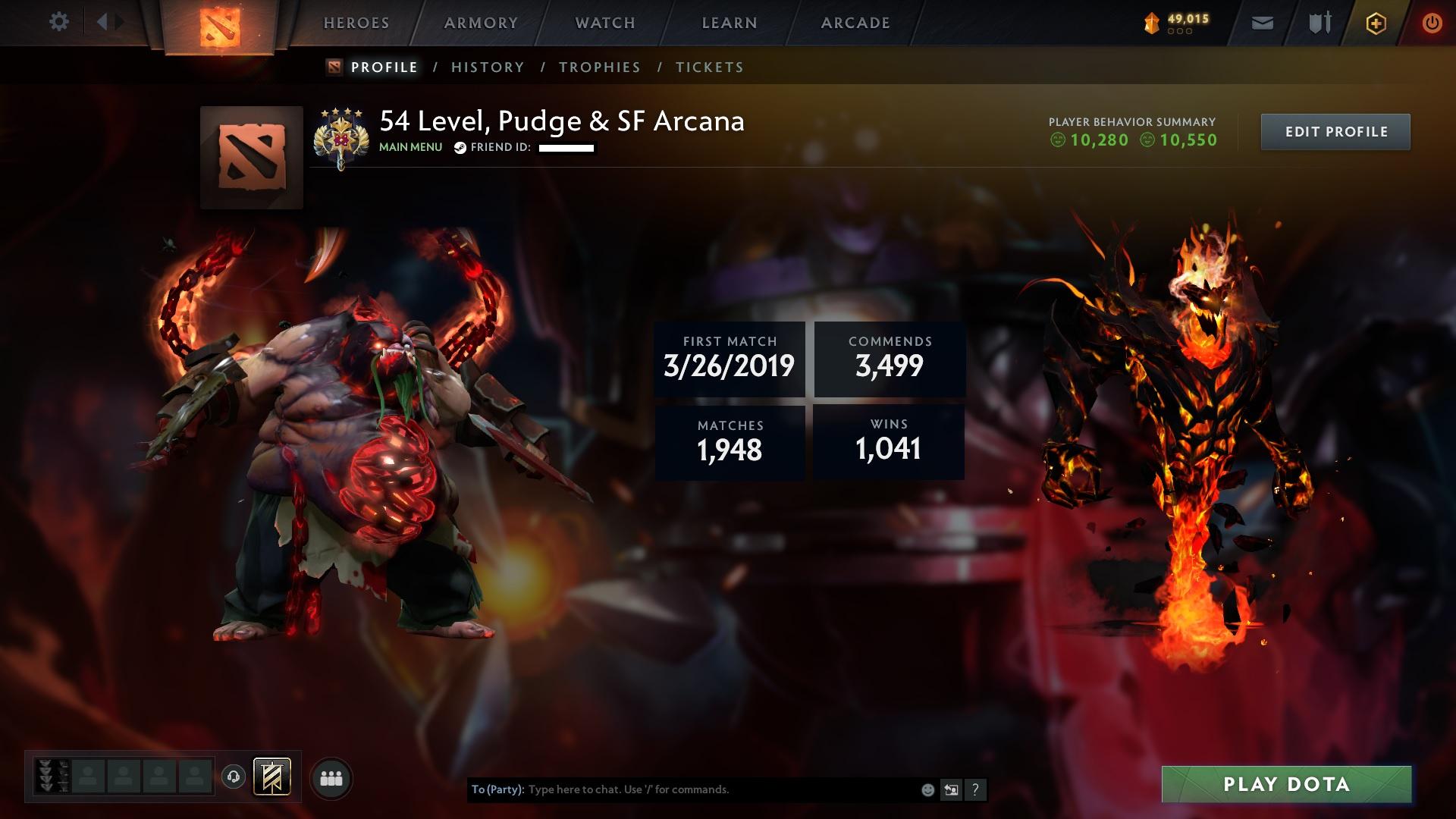Image resolution: width=1456 pixels, height=819 pixels.
Task: Open the TROPHIES tab
Action: point(599,67)
